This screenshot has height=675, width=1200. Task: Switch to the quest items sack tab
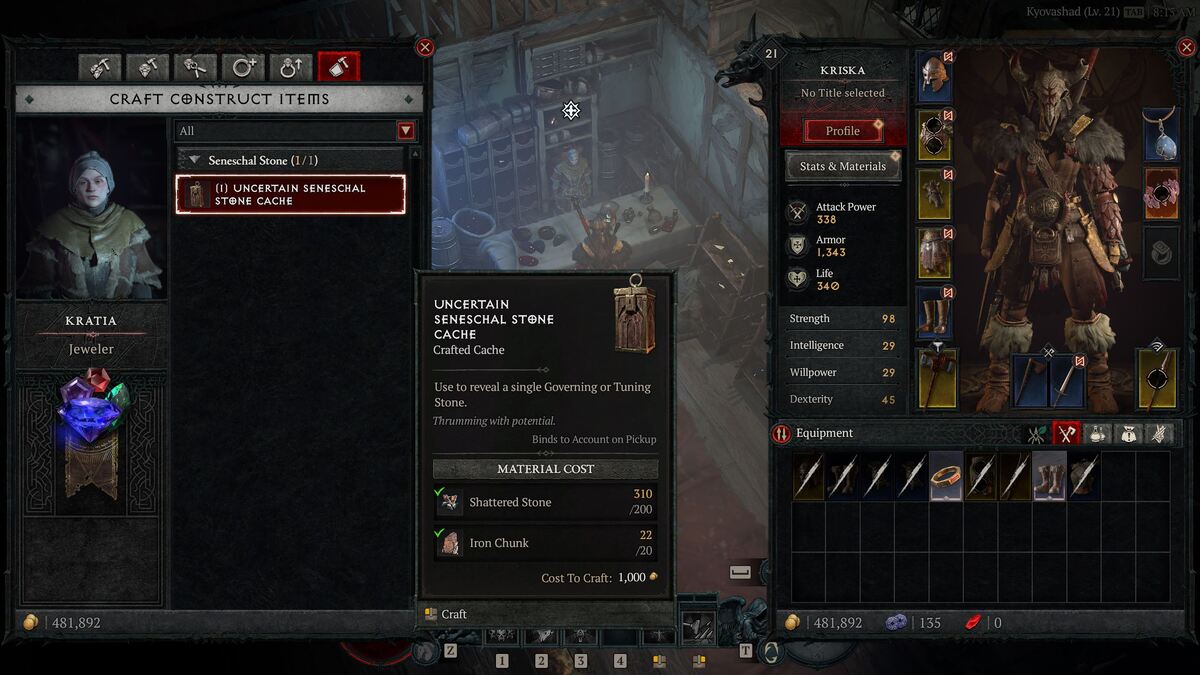pos(1129,434)
